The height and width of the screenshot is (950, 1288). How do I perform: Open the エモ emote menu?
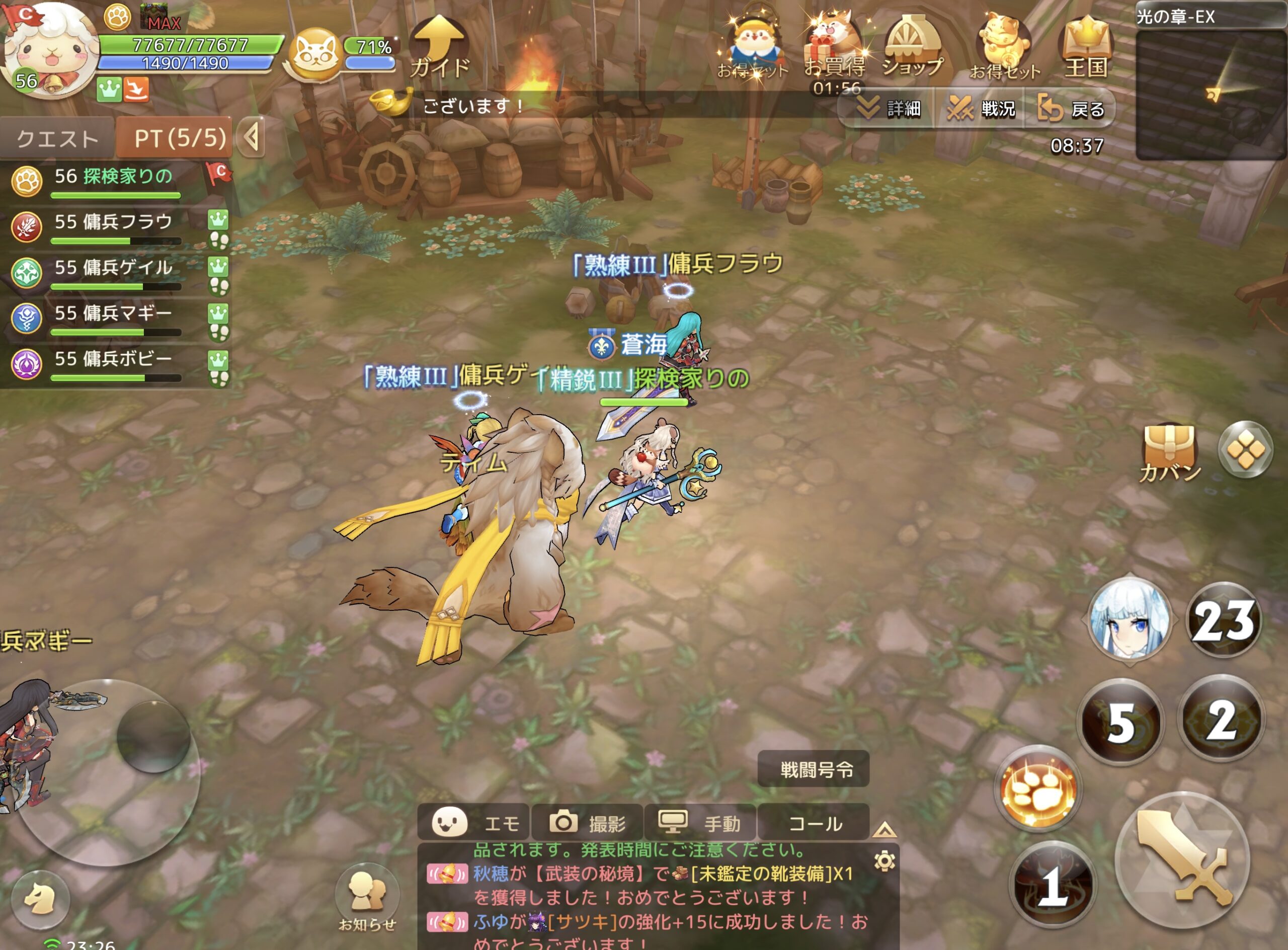(474, 823)
